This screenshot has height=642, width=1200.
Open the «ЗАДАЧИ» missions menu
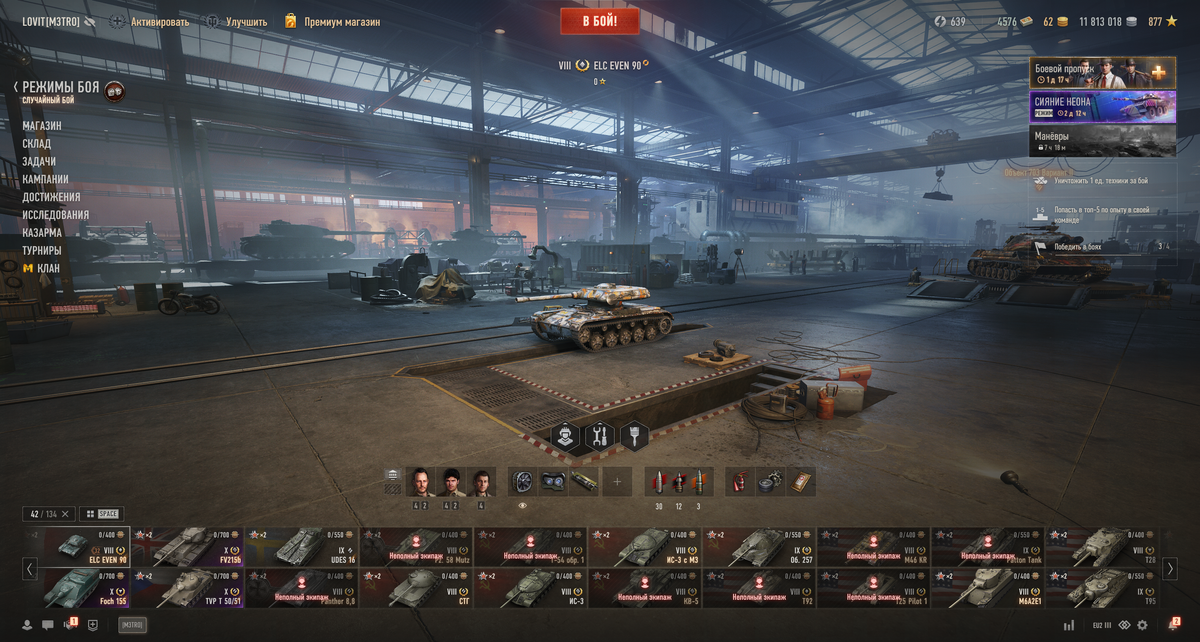coord(39,162)
